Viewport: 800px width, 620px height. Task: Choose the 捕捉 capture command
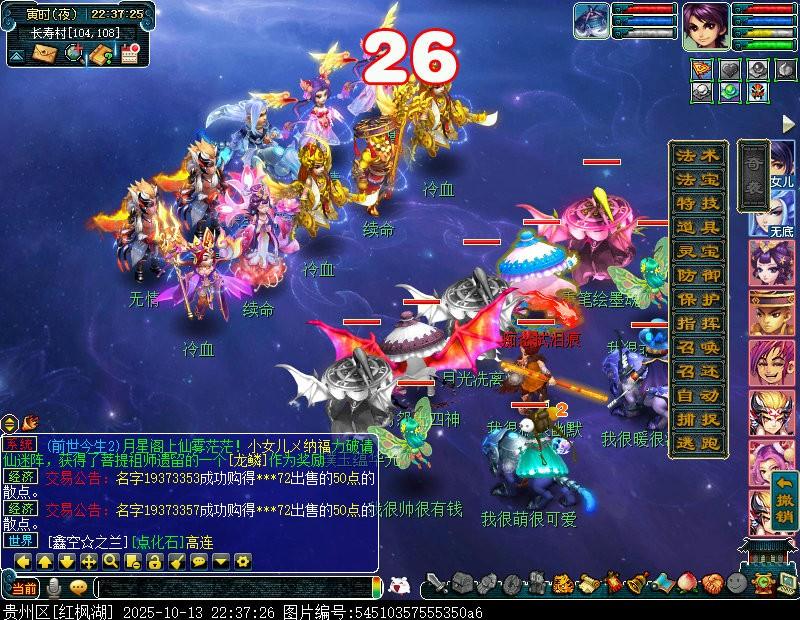pyautogui.click(x=698, y=418)
